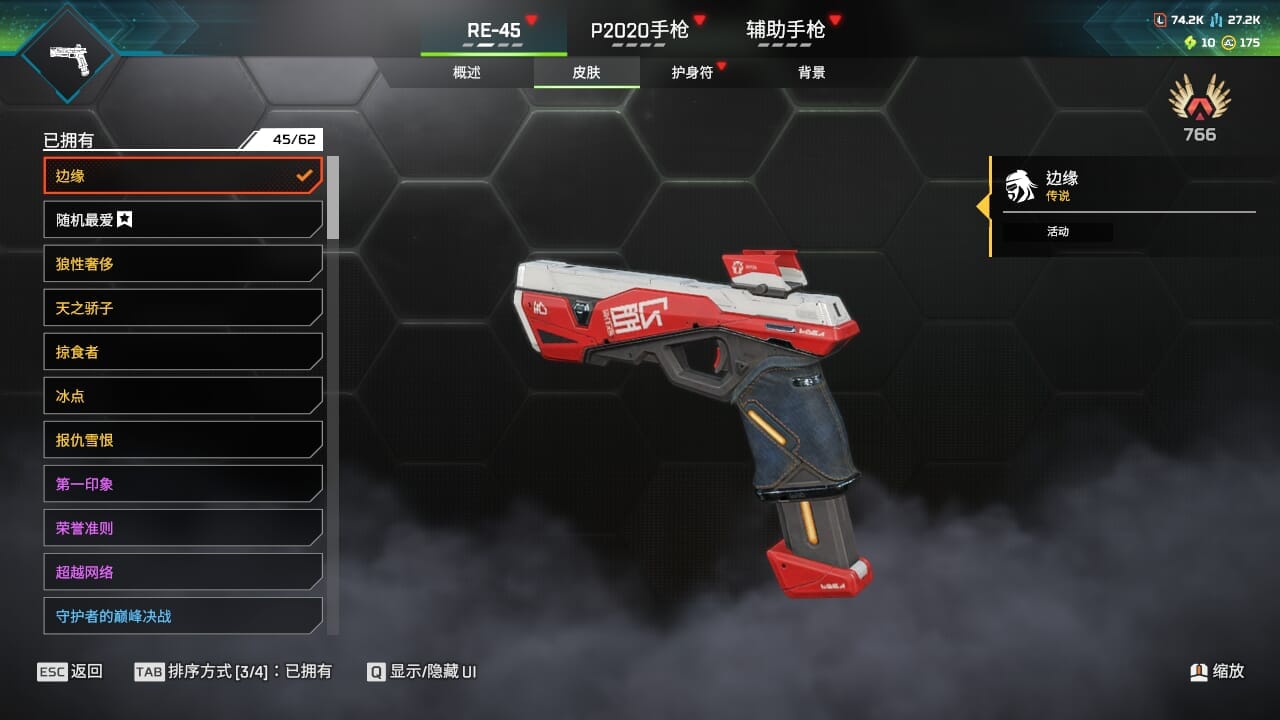Pick the 第一印象 skin

point(183,484)
